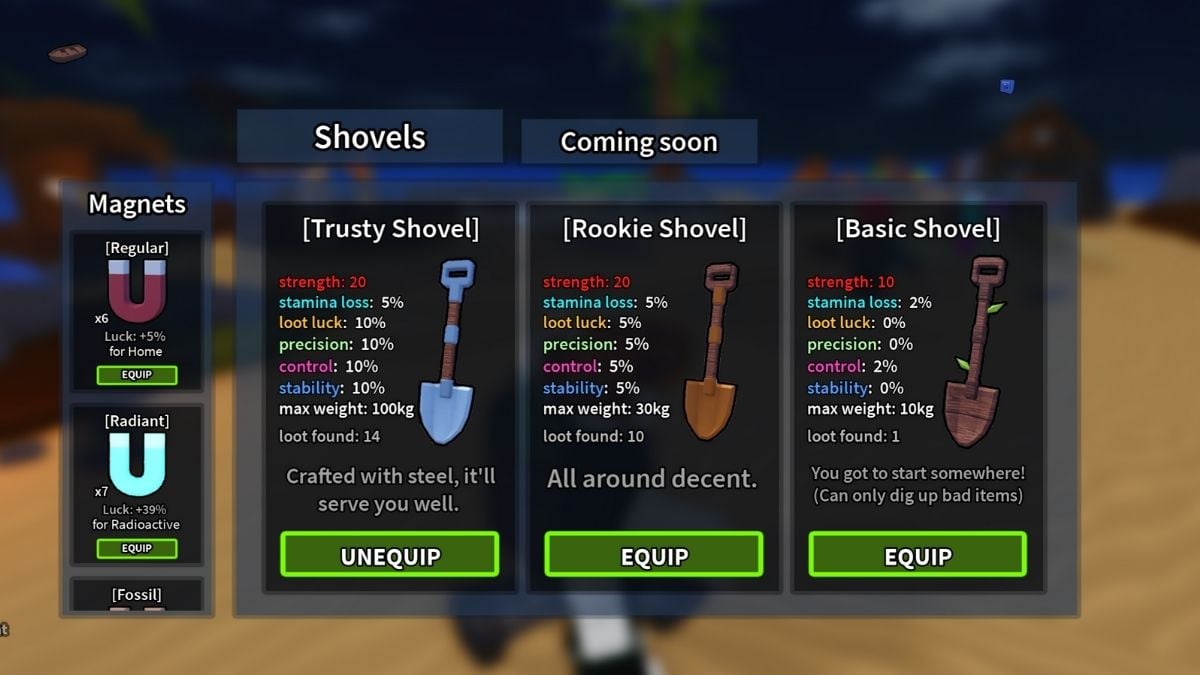Equip the Basic Shovel
The height and width of the screenshot is (675, 1200).
[x=917, y=555]
